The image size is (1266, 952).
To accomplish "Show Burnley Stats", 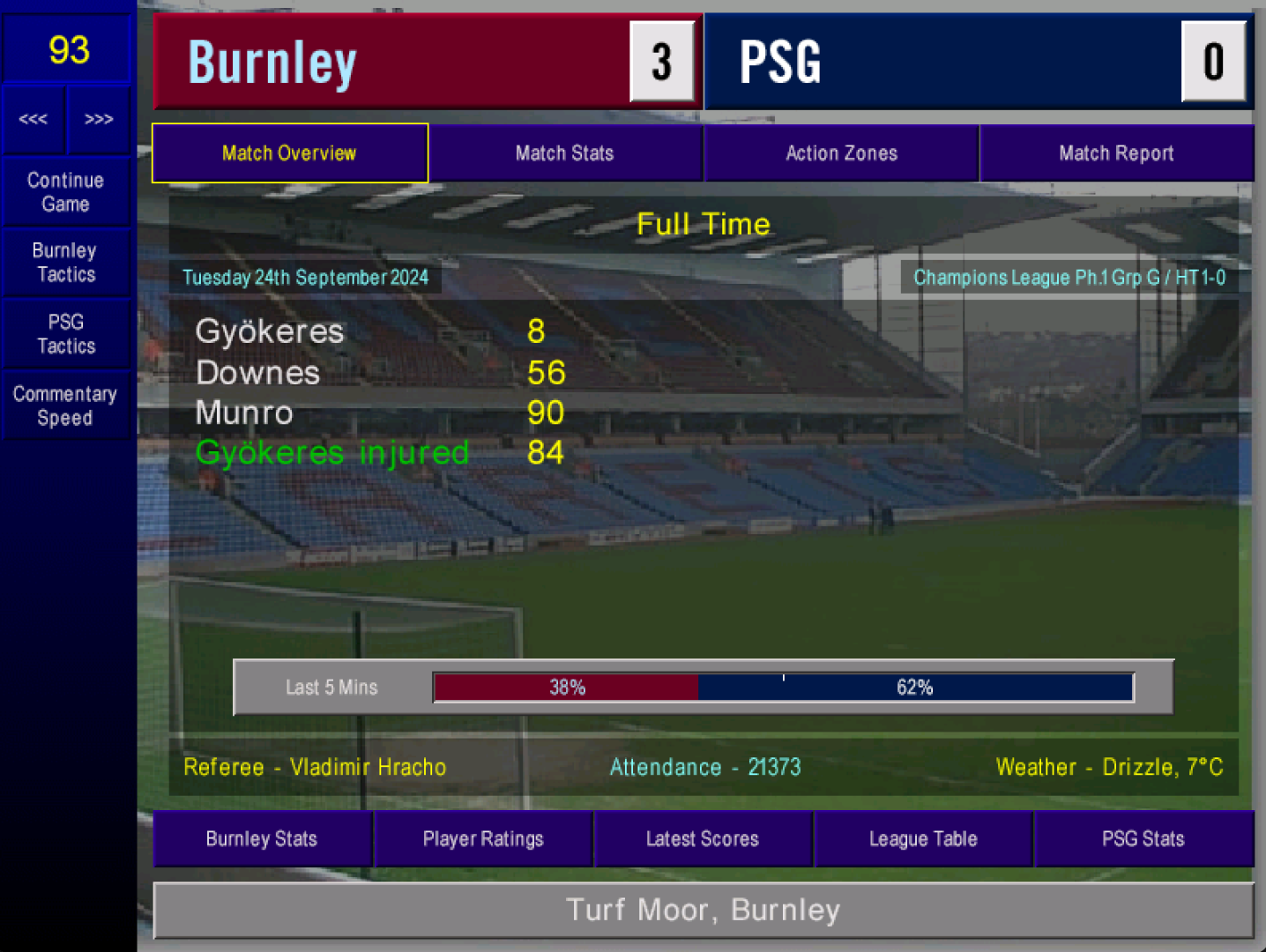I will [262, 839].
